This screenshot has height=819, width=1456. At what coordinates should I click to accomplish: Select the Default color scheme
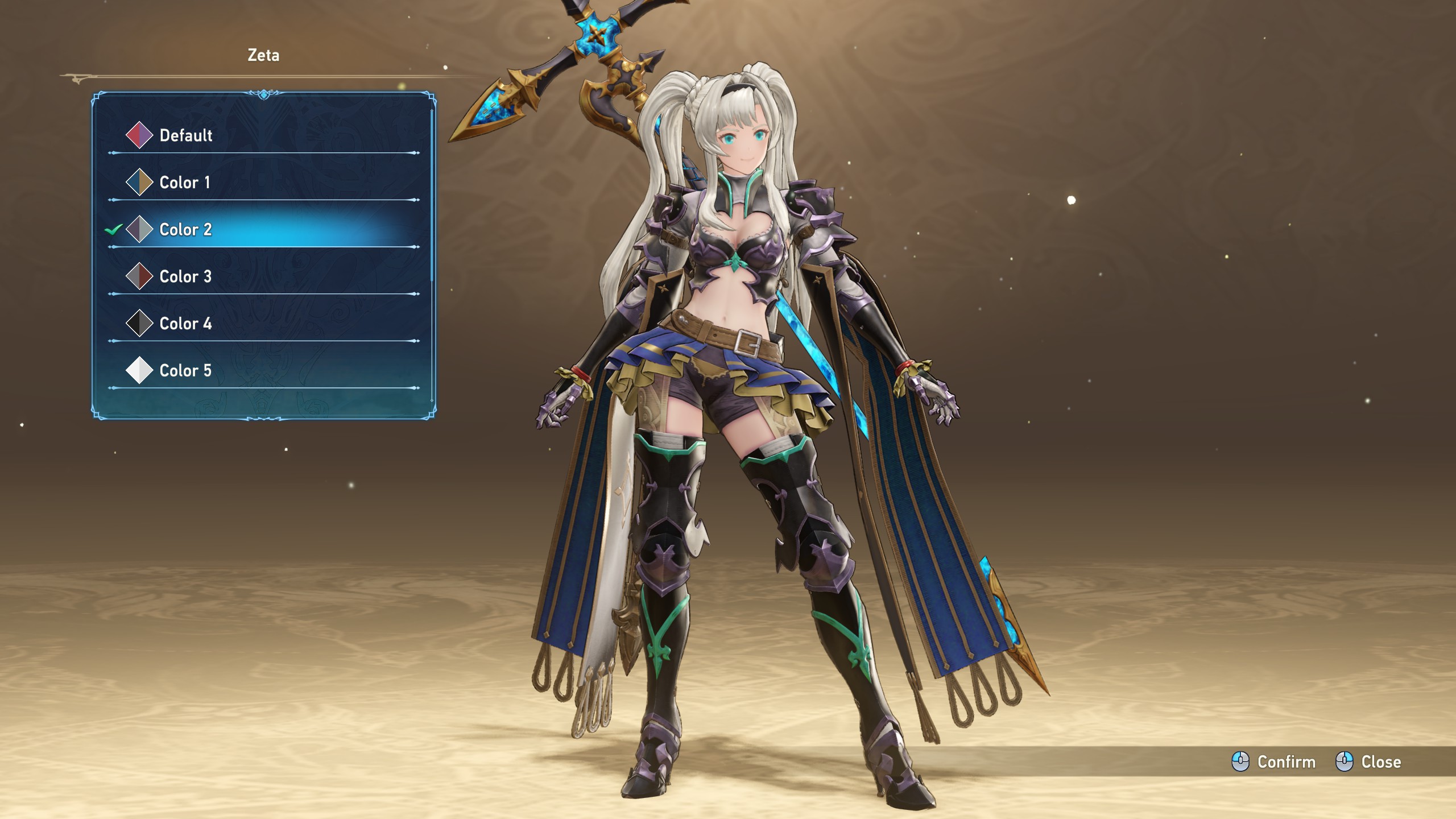pos(185,135)
